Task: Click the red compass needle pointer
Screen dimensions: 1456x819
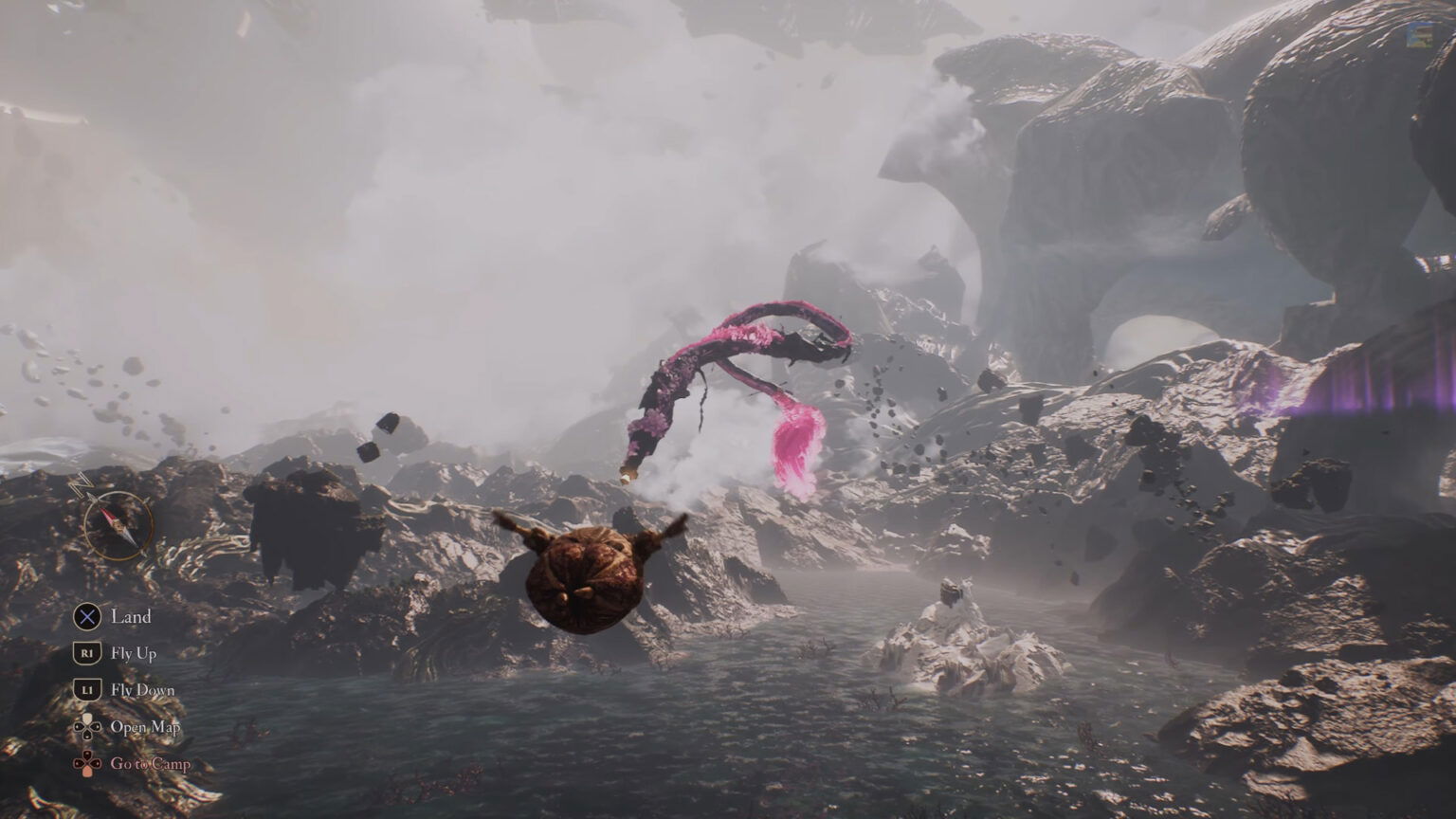Action: point(110,516)
